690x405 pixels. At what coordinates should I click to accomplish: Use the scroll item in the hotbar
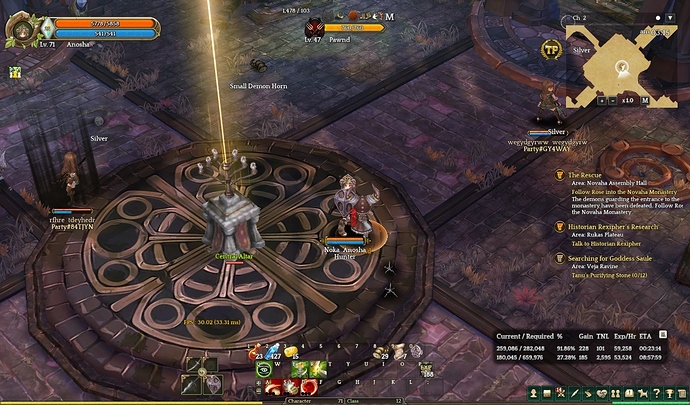click(x=397, y=352)
